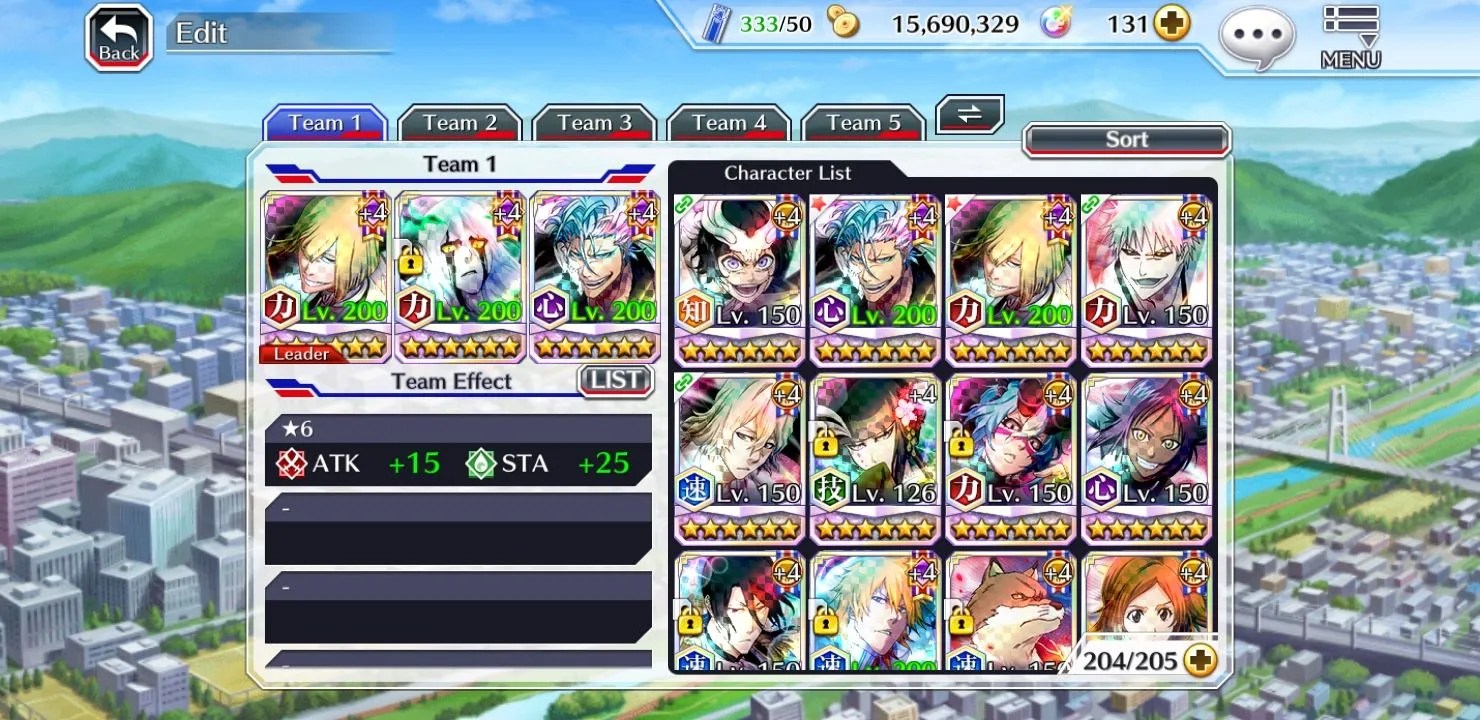This screenshot has width=1480, height=720.
Task: Open the chat speech bubble
Action: [1256, 38]
